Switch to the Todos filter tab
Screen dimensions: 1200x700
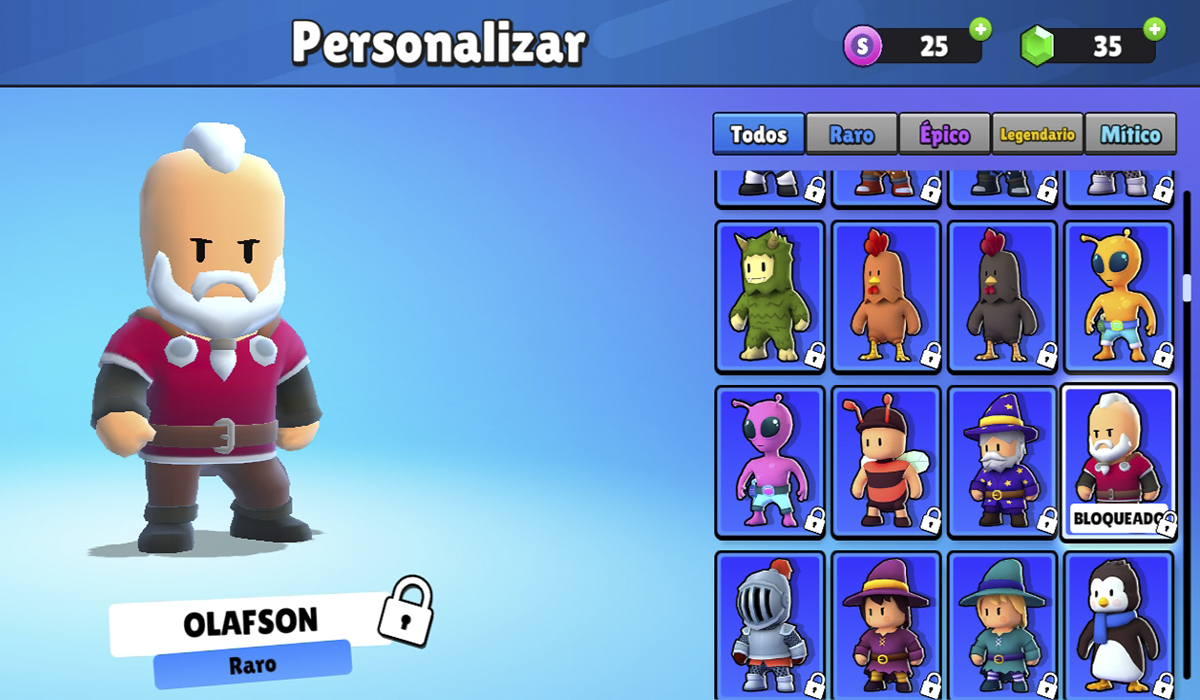758,134
